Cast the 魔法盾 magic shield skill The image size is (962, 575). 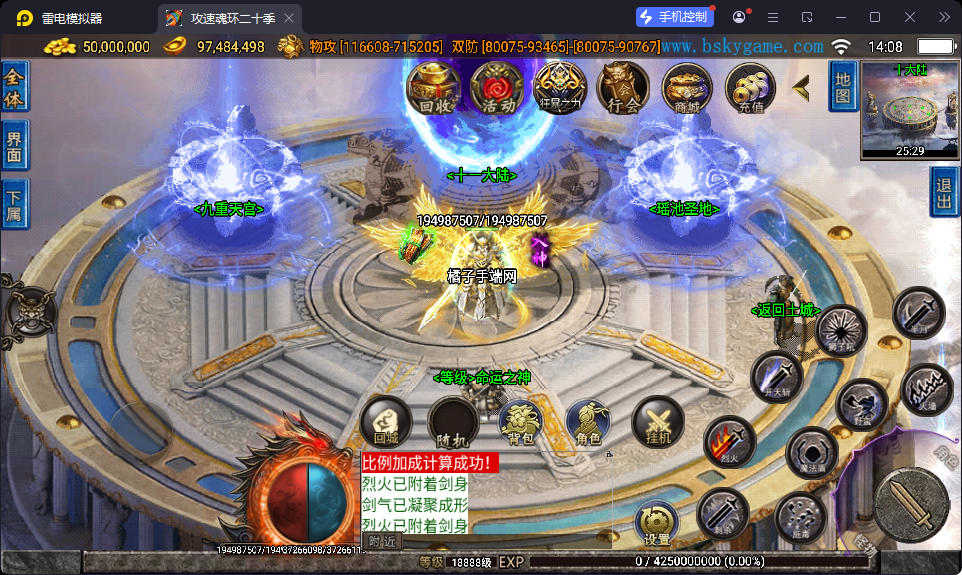811,452
